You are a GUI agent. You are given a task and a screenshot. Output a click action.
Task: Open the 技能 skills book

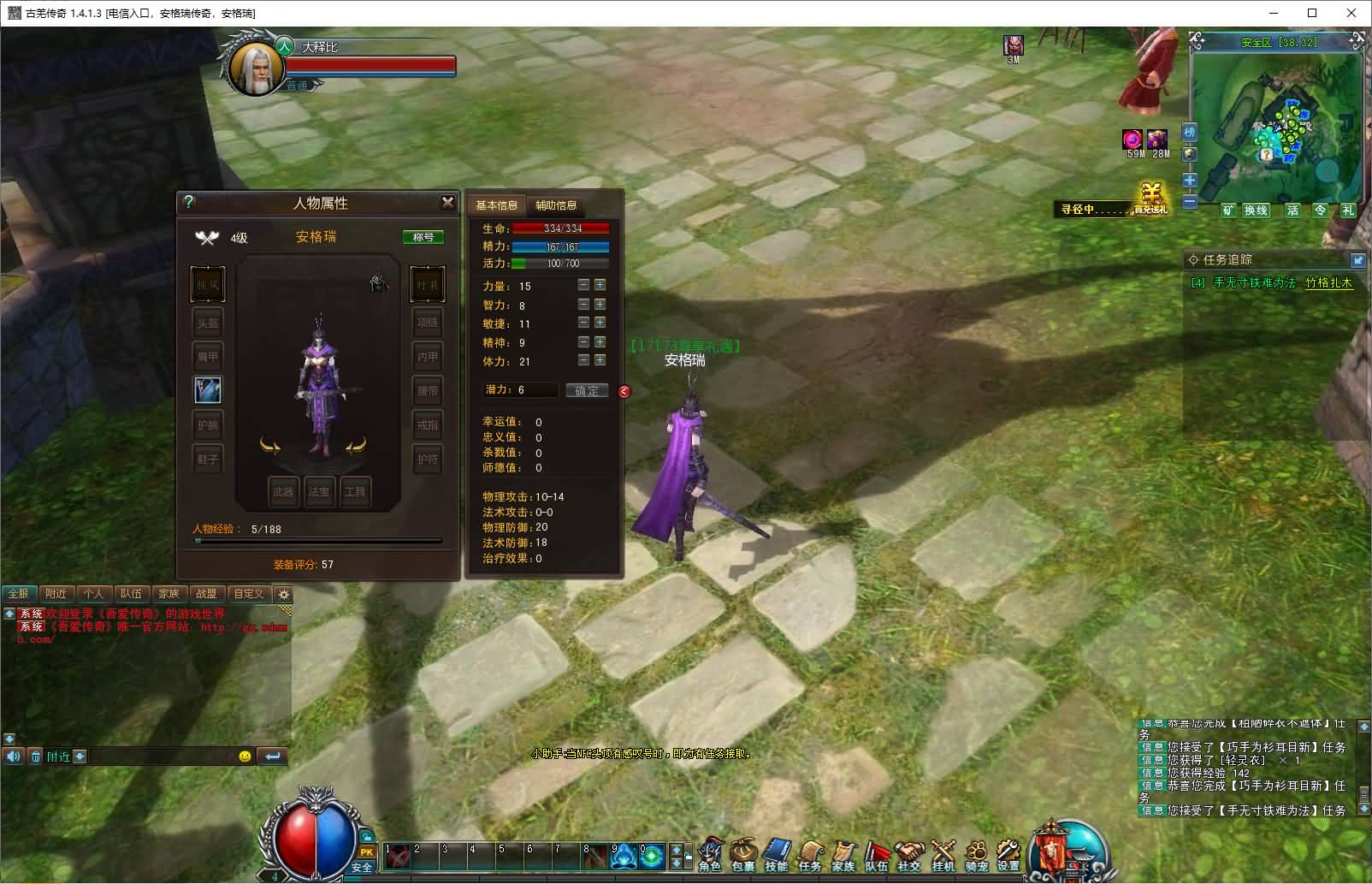click(777, 855)
